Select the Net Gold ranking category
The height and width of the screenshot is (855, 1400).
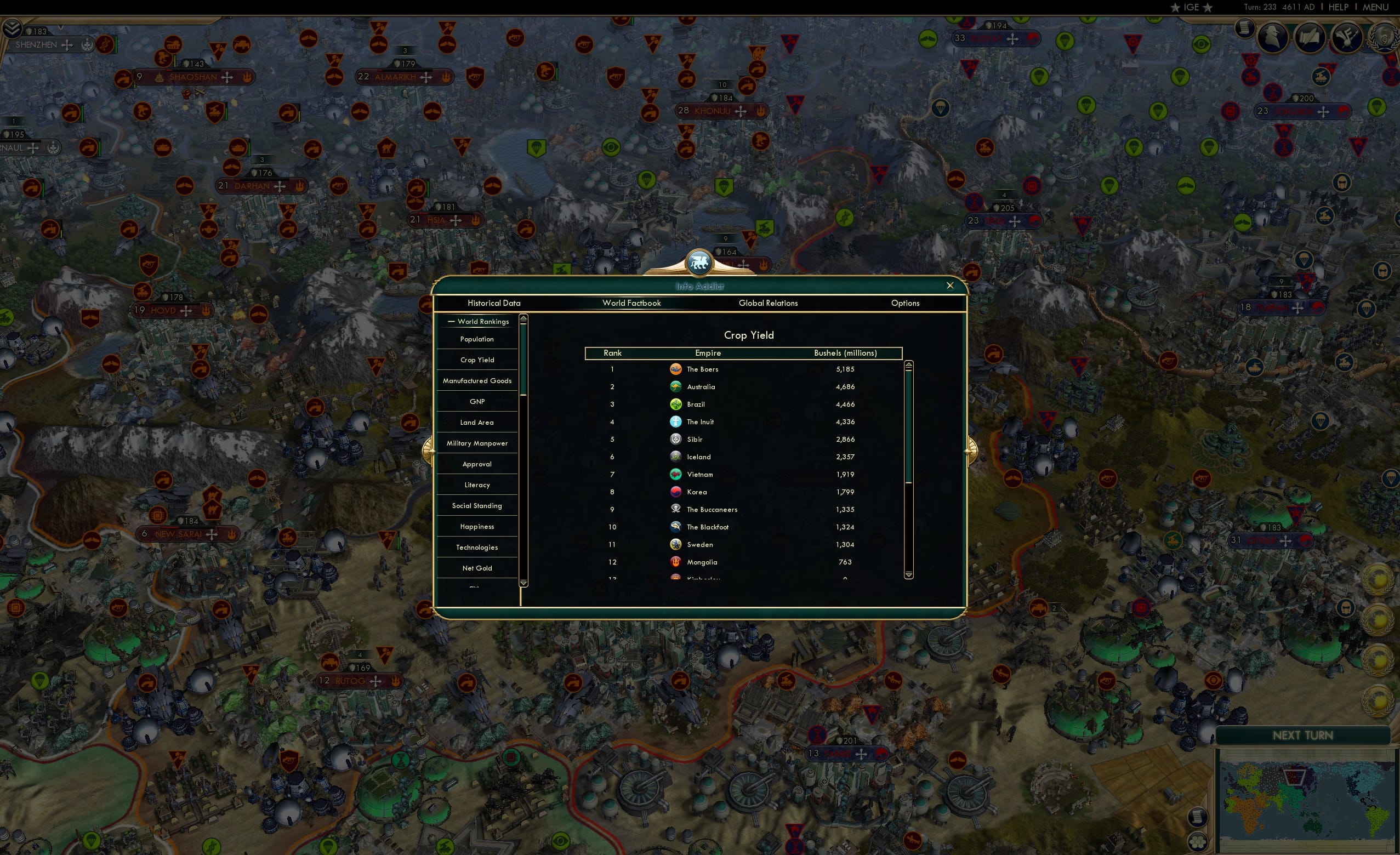click(477, 568)
